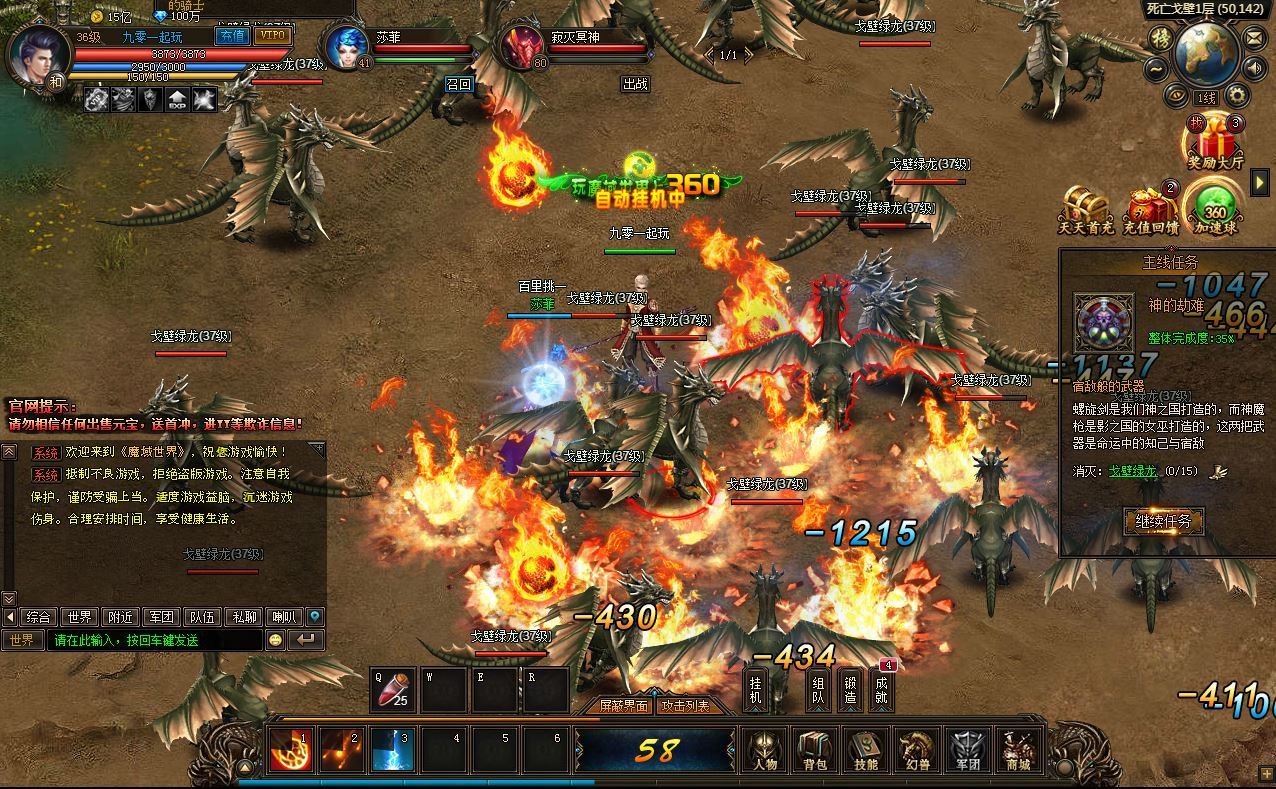Image resolution: width=1276 pixels, height=789 pixels.
Task: Open the 成就 achievements button
Action: [x=881, y=689]
